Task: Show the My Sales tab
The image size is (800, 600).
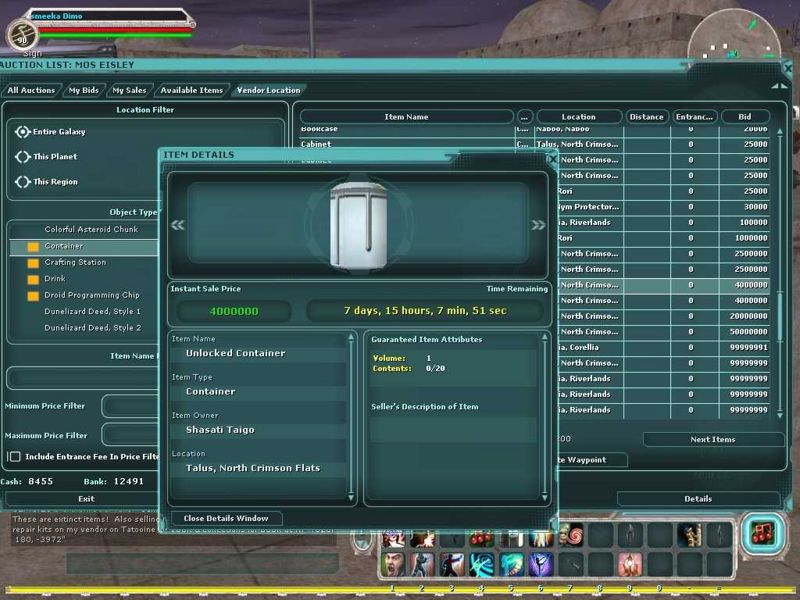Action: tap(129, 90)
